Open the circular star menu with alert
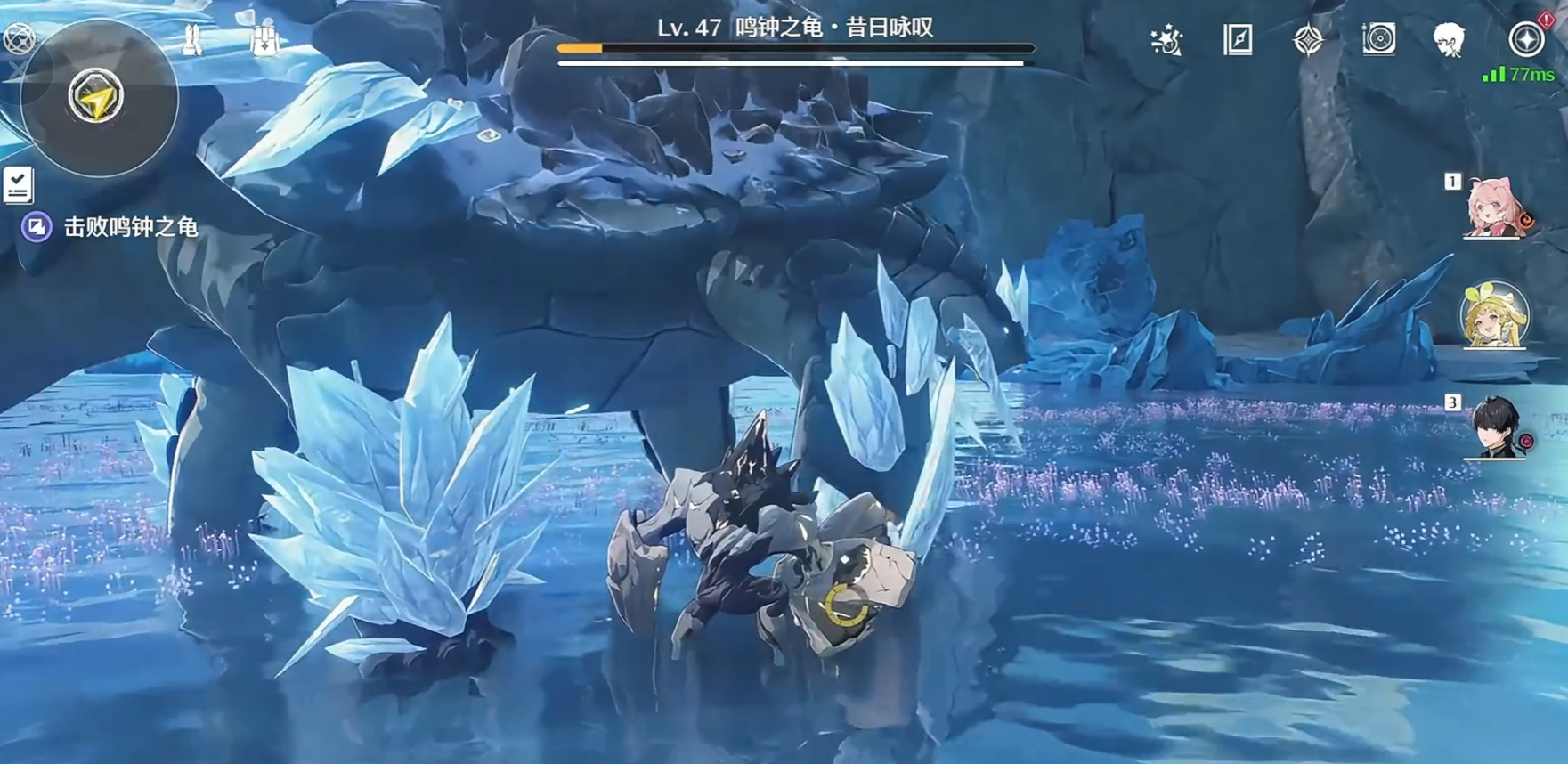 pyautogui.click(x=1526, y=39)
